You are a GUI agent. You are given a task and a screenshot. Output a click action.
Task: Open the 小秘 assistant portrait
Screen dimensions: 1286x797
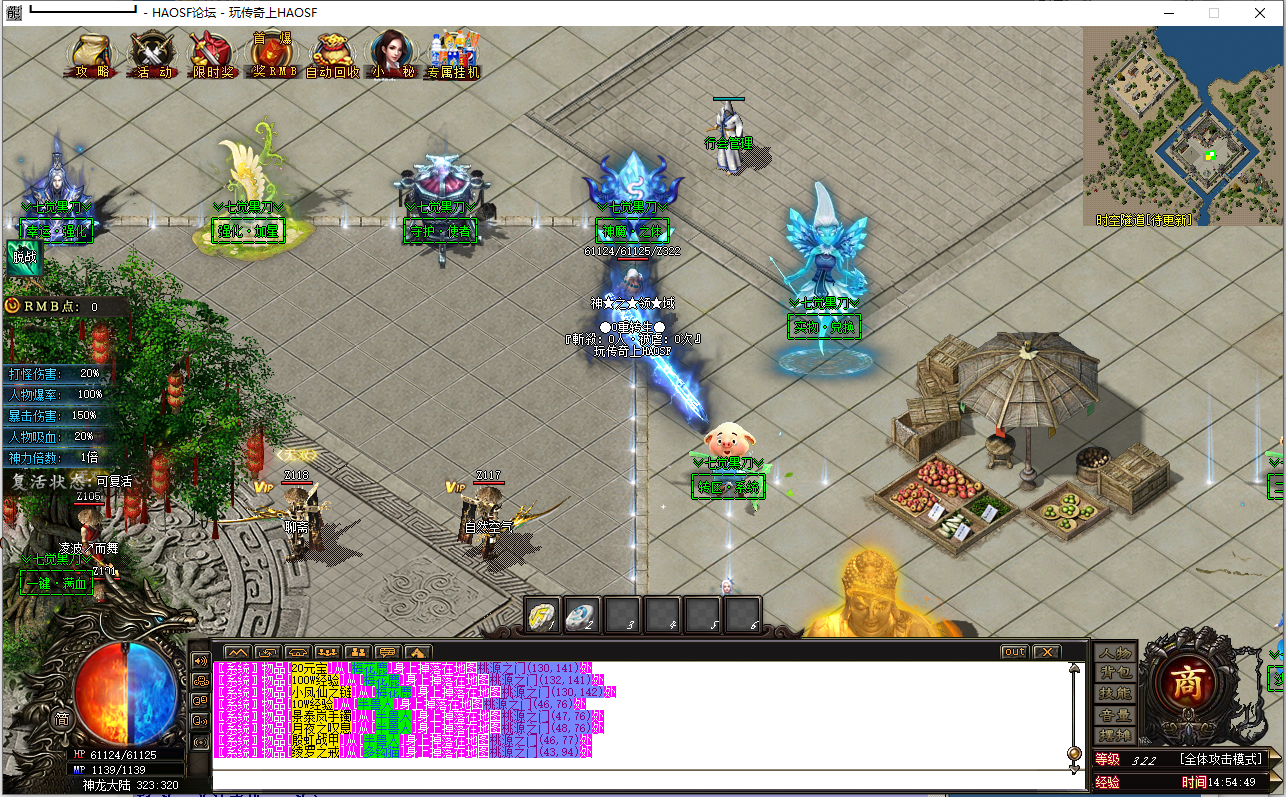392,55
